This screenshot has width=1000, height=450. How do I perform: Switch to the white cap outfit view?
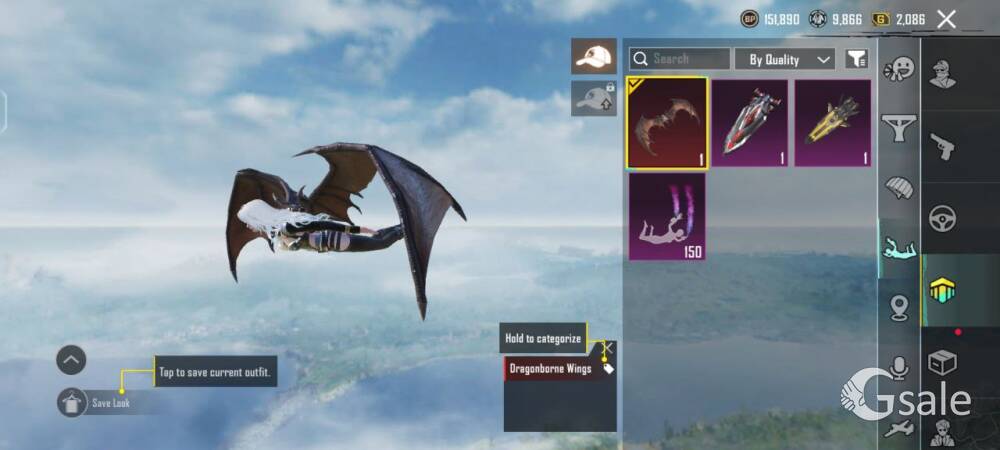[594, 56]
